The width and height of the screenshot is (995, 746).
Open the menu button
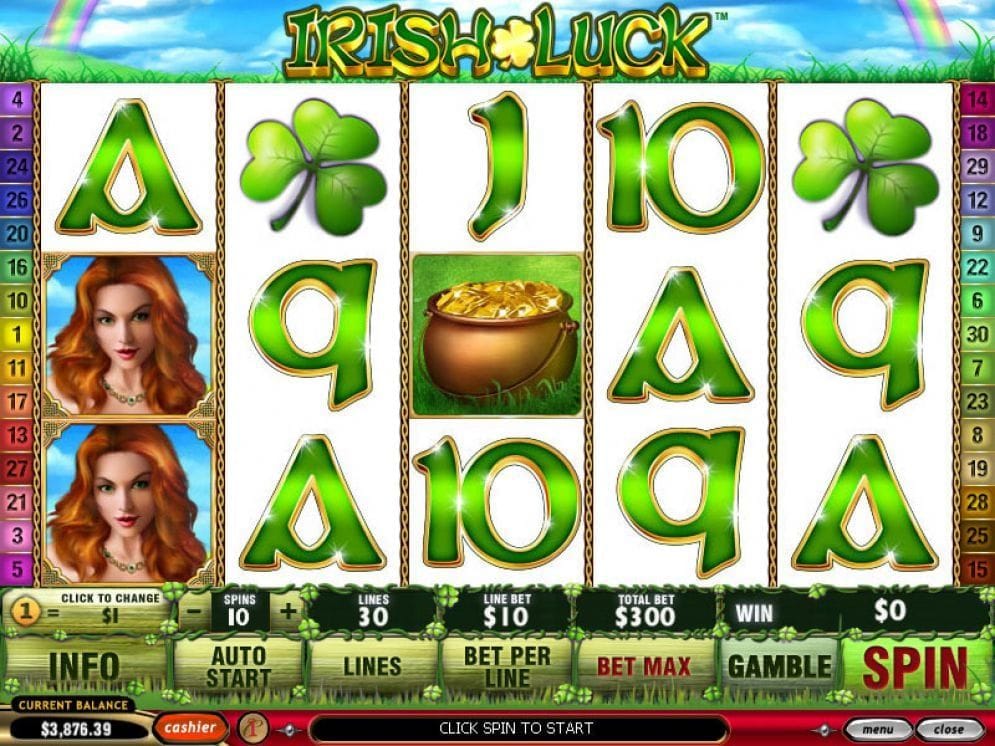tap(877, 729)
